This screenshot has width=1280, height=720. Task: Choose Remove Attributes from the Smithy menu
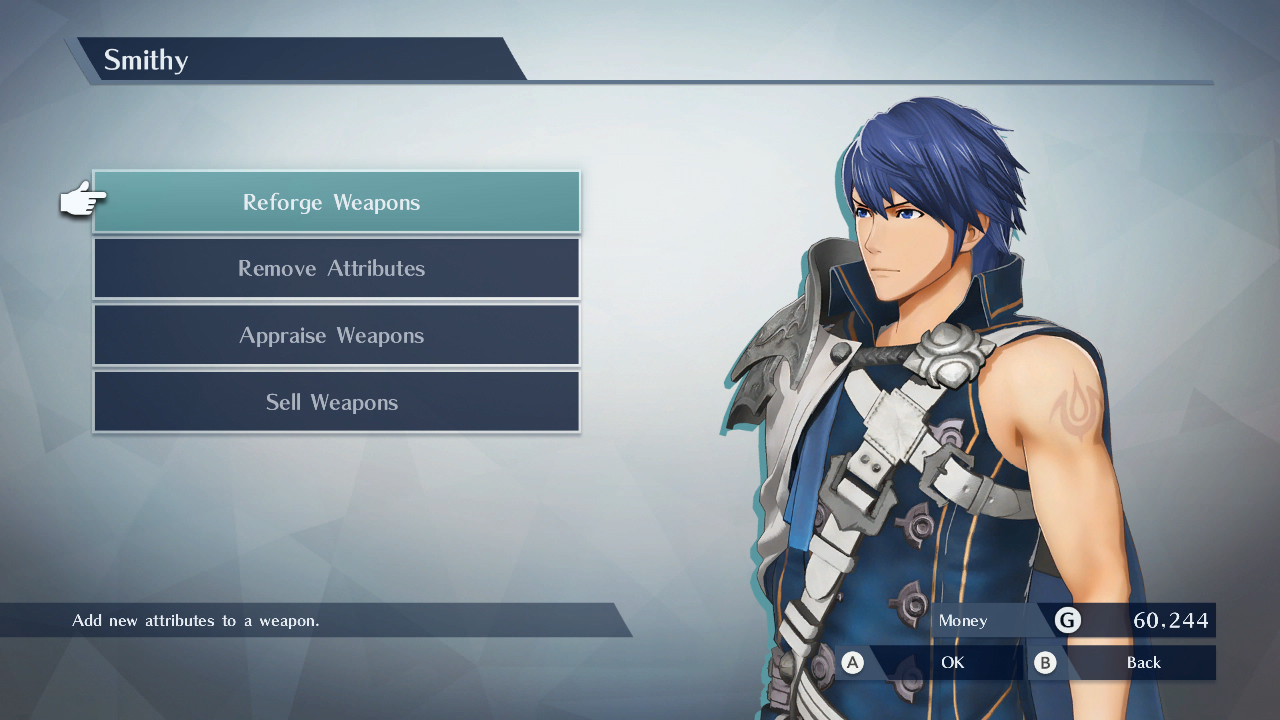coord(336,268)
